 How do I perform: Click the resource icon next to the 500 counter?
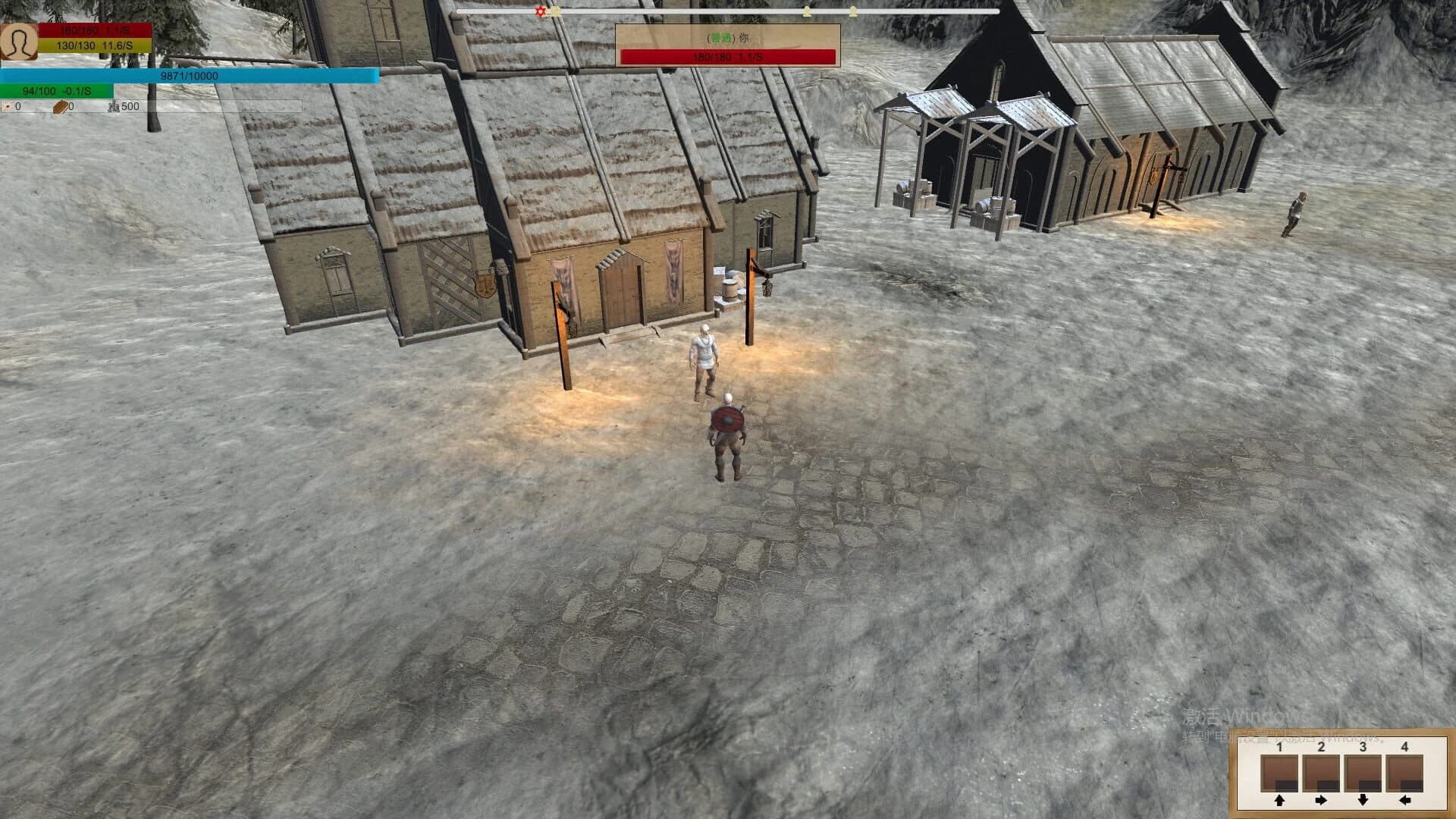point(115,107)
